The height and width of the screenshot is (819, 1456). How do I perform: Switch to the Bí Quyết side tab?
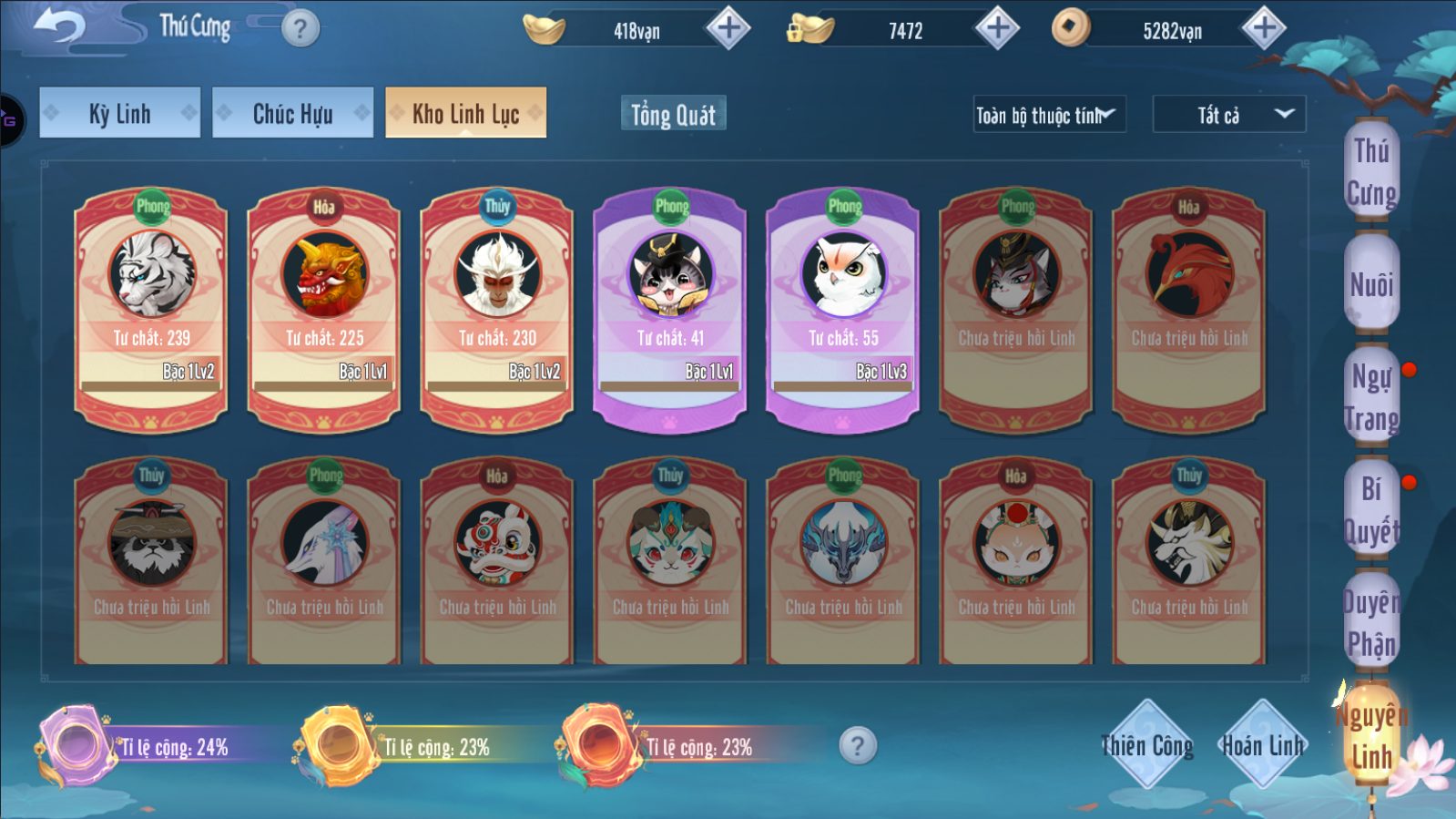click(1371, 509)
